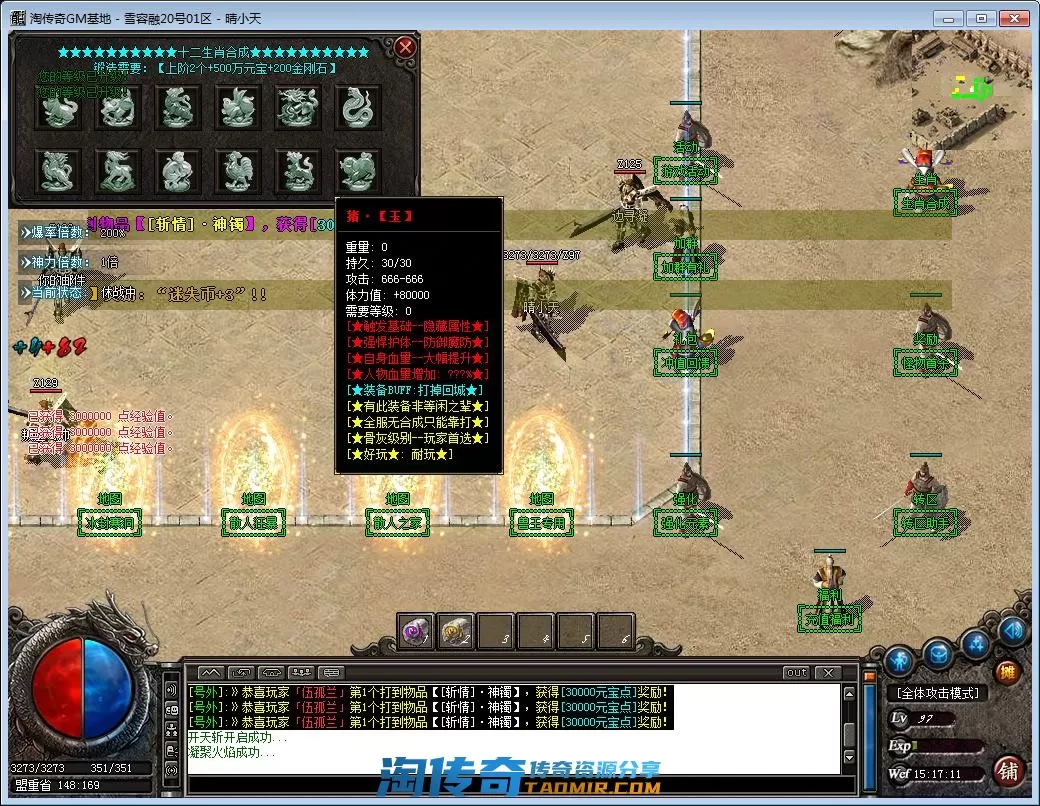Use the purple scroll in hotbar slot 1
This screenshot has height=806, width=1040.
coord(416,631)
